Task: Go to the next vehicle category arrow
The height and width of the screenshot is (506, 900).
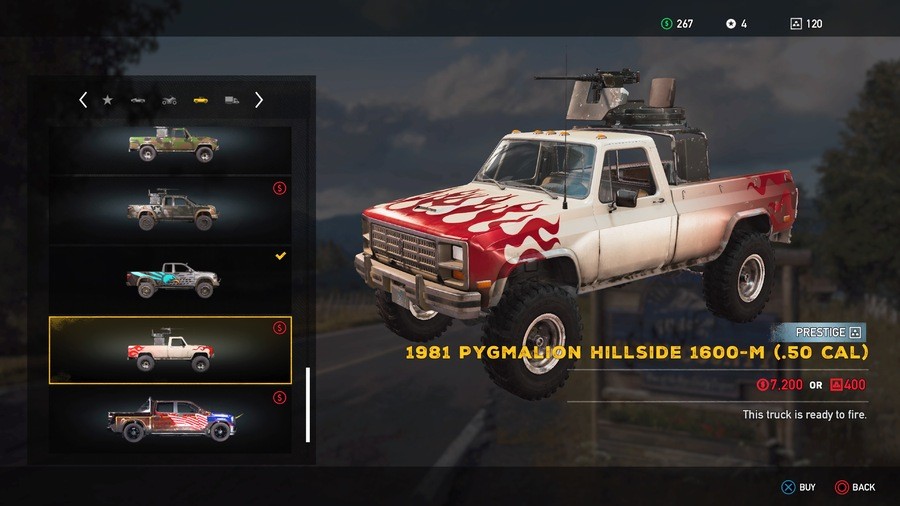Action: pos(259,100)
